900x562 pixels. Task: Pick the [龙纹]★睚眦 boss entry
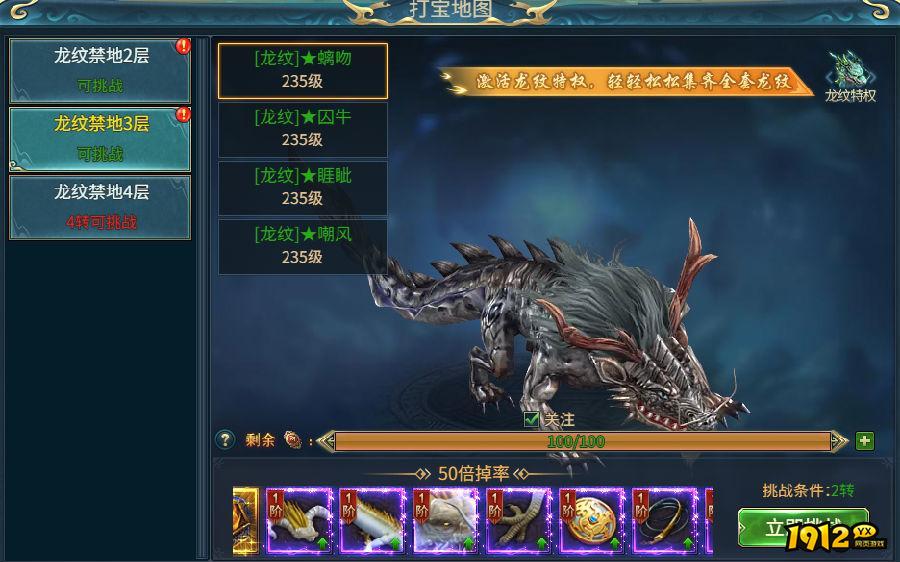click(303, 188)
